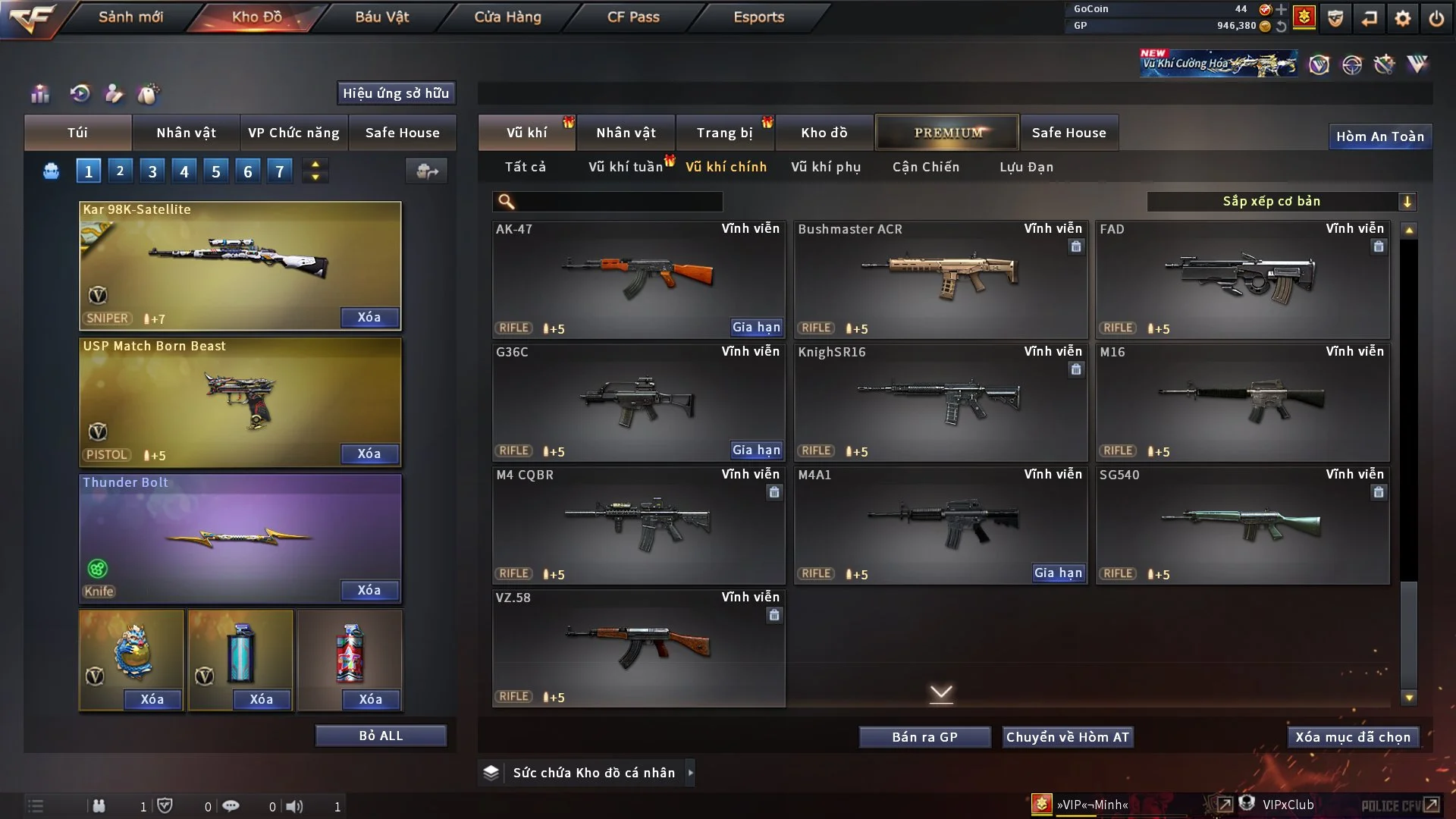Choose bag preset number 3
This screenshot has height=819, width=1456.
tap(152, 171)
